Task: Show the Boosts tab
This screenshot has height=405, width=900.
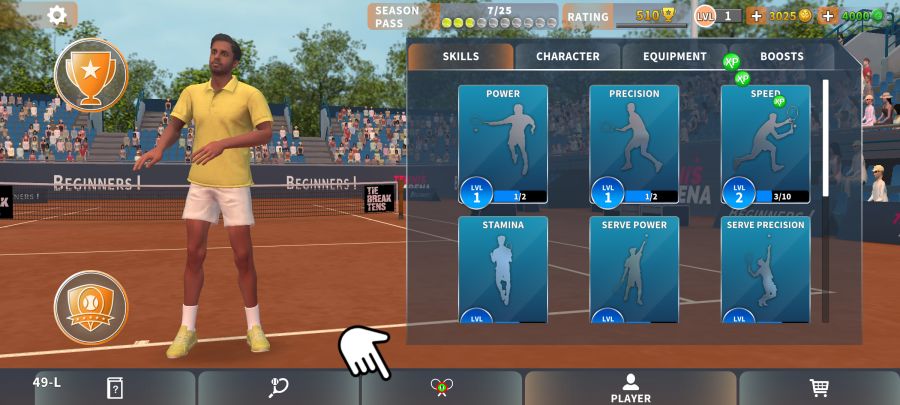Action: (781, 57)
